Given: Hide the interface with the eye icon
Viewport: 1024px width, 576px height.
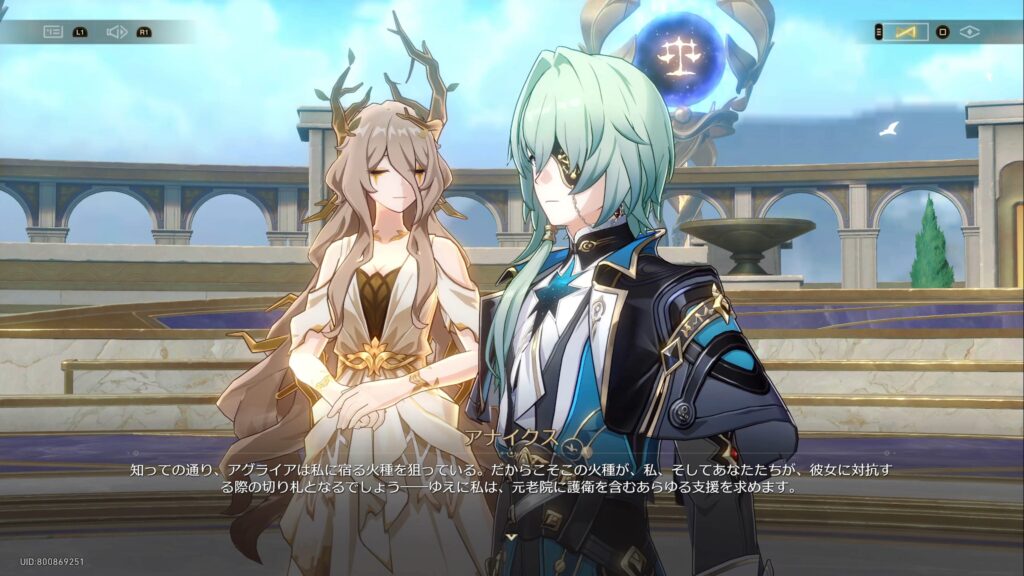Looking at the screenshot, I should pyautogui.click(x=970, y=32).
